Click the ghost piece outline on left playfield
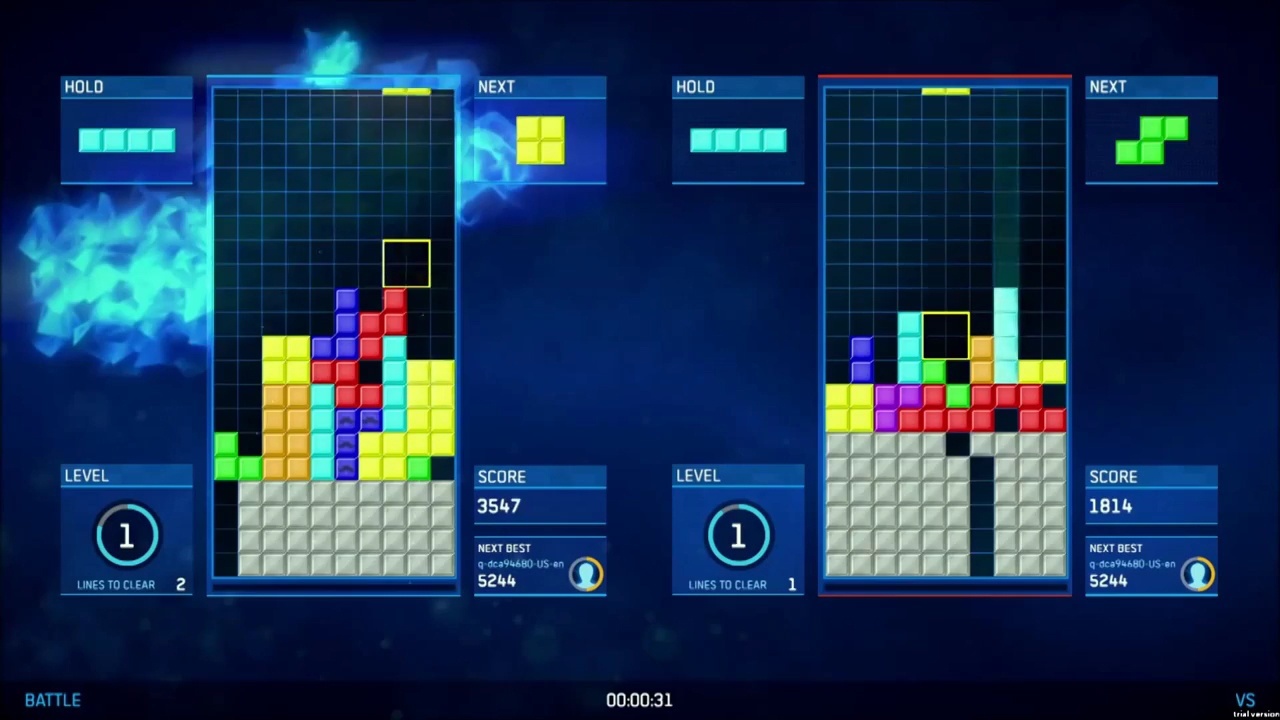This screenshot has width=1280, height=720. point(406,262)
